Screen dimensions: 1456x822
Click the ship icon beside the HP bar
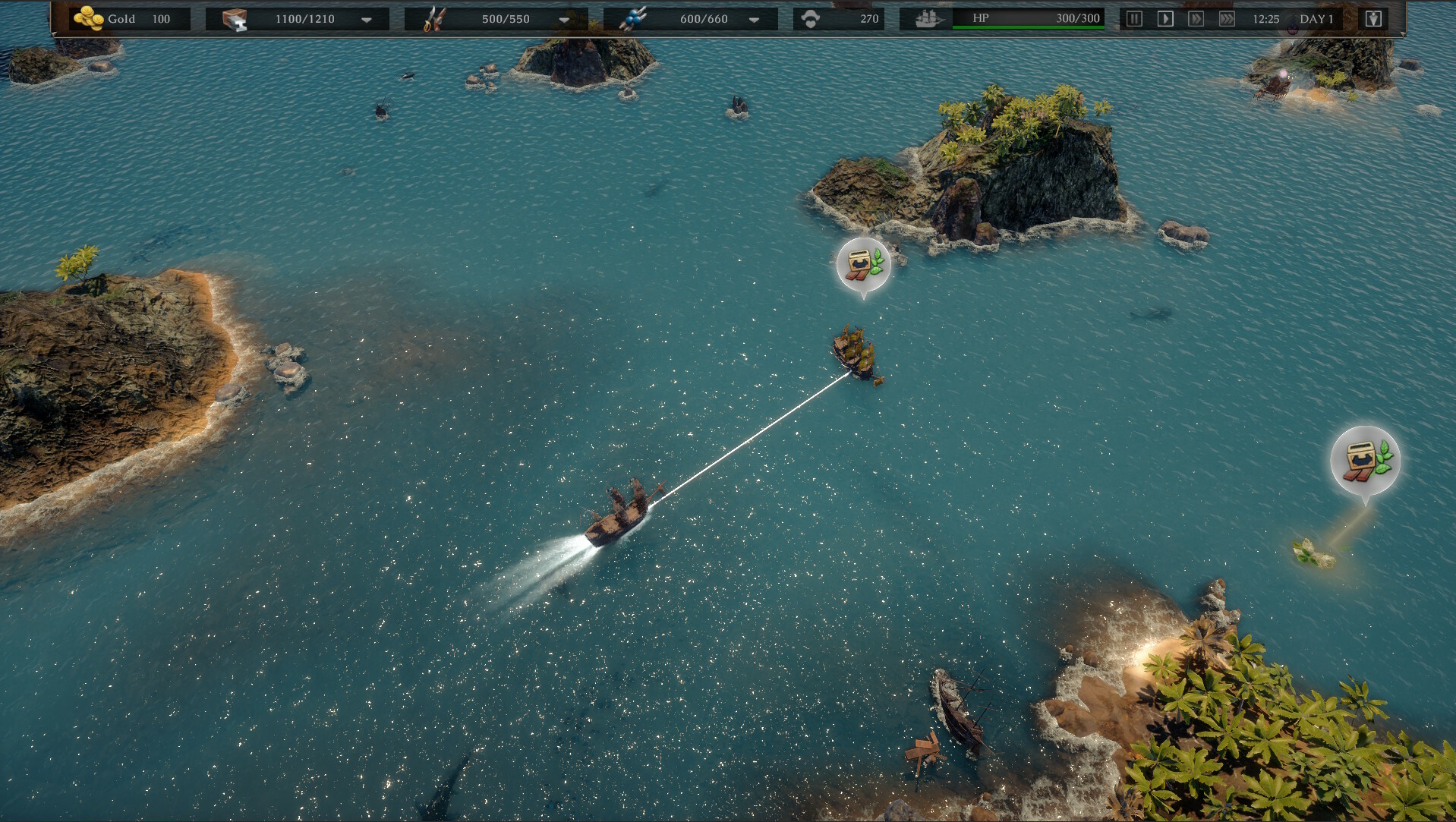click(x=928, y=19)
